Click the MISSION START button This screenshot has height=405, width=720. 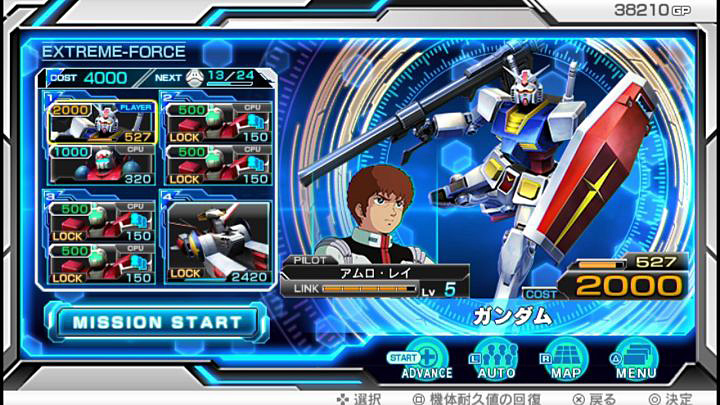pyautogui.click(x=157, y=322)
